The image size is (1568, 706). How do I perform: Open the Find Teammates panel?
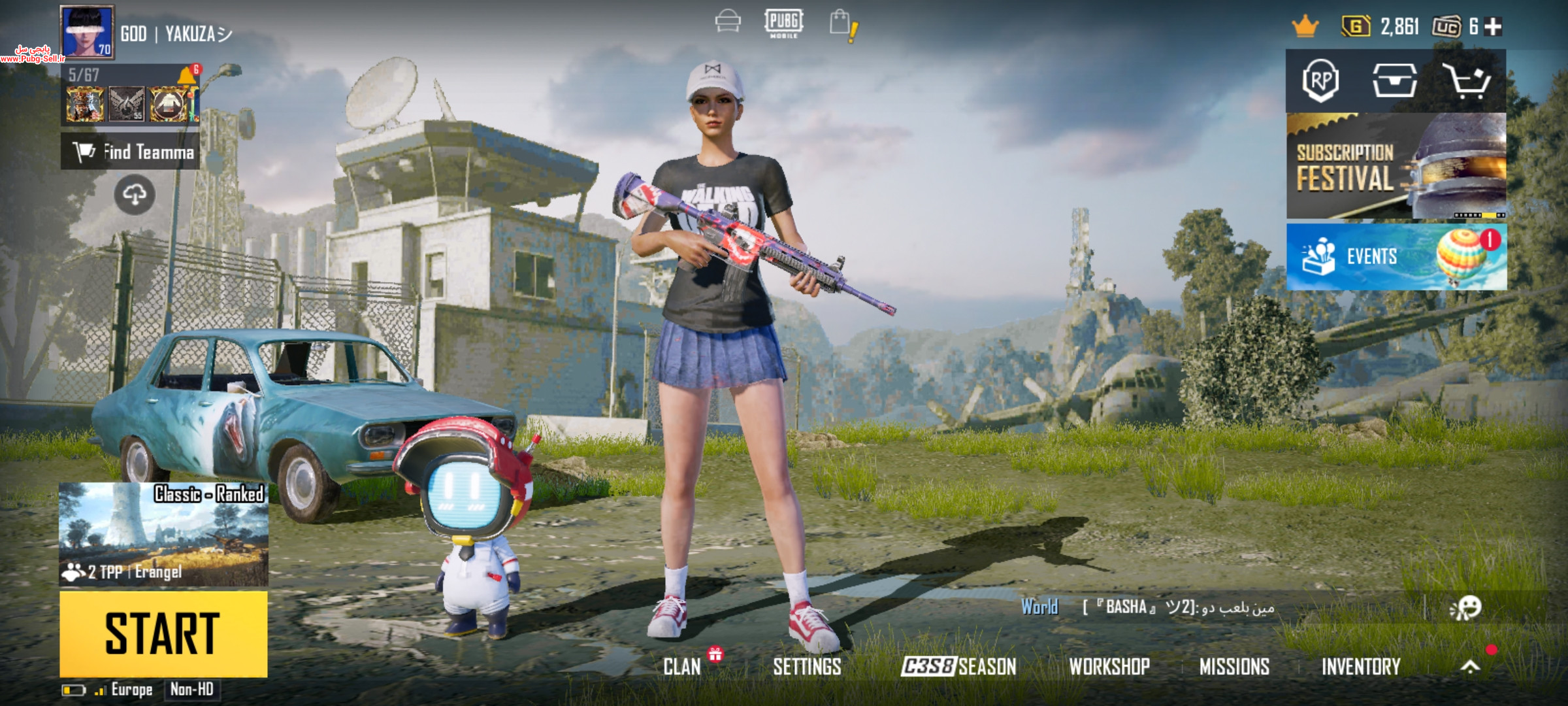coord(131,152)
